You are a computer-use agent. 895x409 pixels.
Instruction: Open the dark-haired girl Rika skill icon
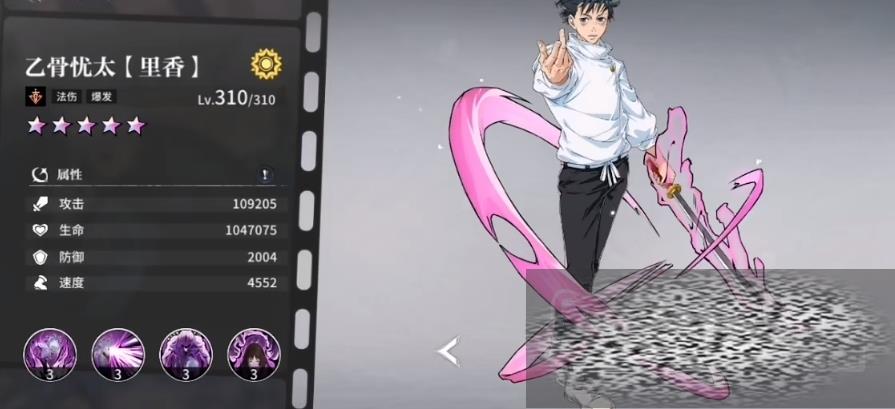[253, 352]
